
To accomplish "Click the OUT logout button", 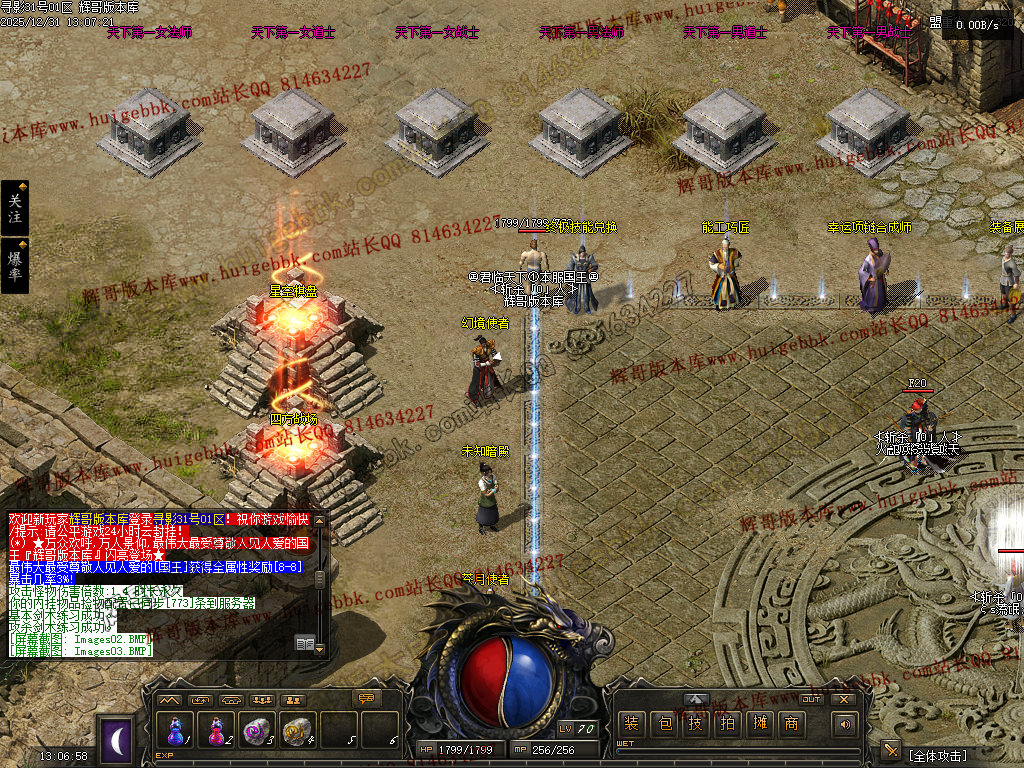I will click(x=811, y=699).
